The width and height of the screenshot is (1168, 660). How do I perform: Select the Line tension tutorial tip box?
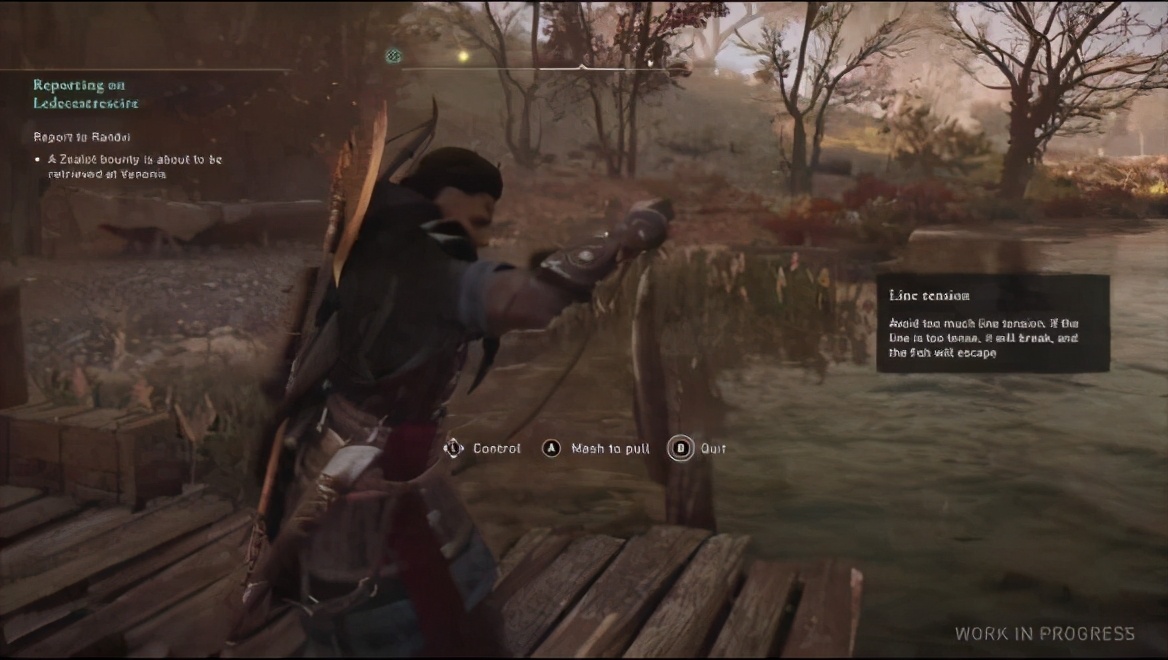tap(992, 324)
